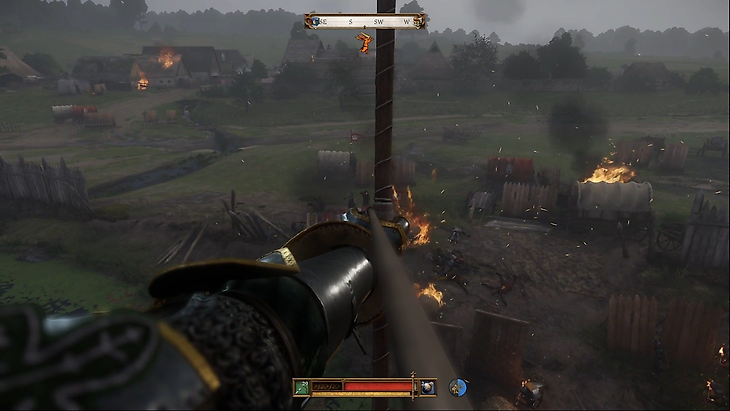Image resolution: width=730 pixels, height=411 pixels.
Task: Select the arrow ammo icon beside the health bar
Action: (304, 387)
